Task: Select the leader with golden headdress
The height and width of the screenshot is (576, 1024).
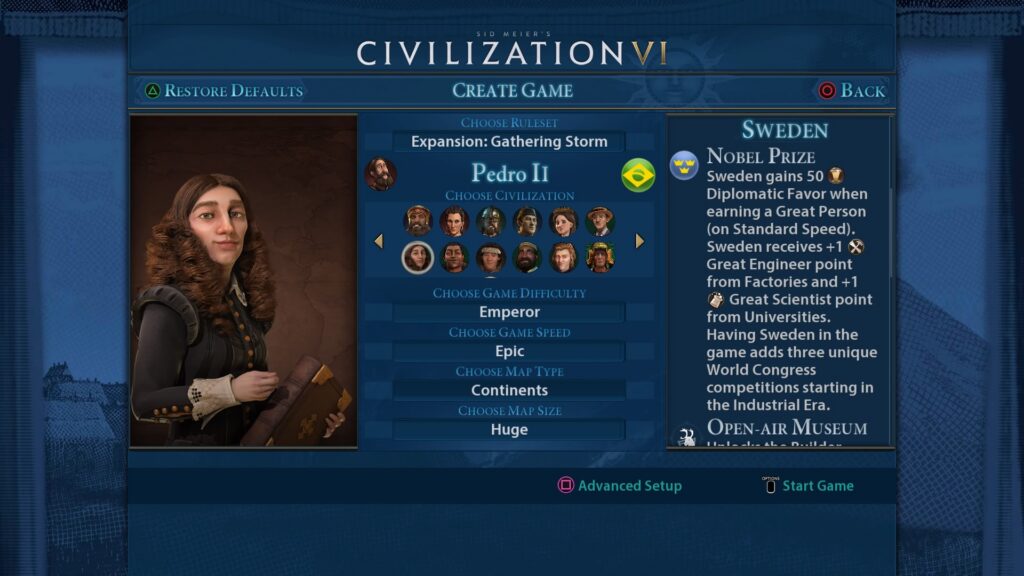Action: [x=600, y=258]
